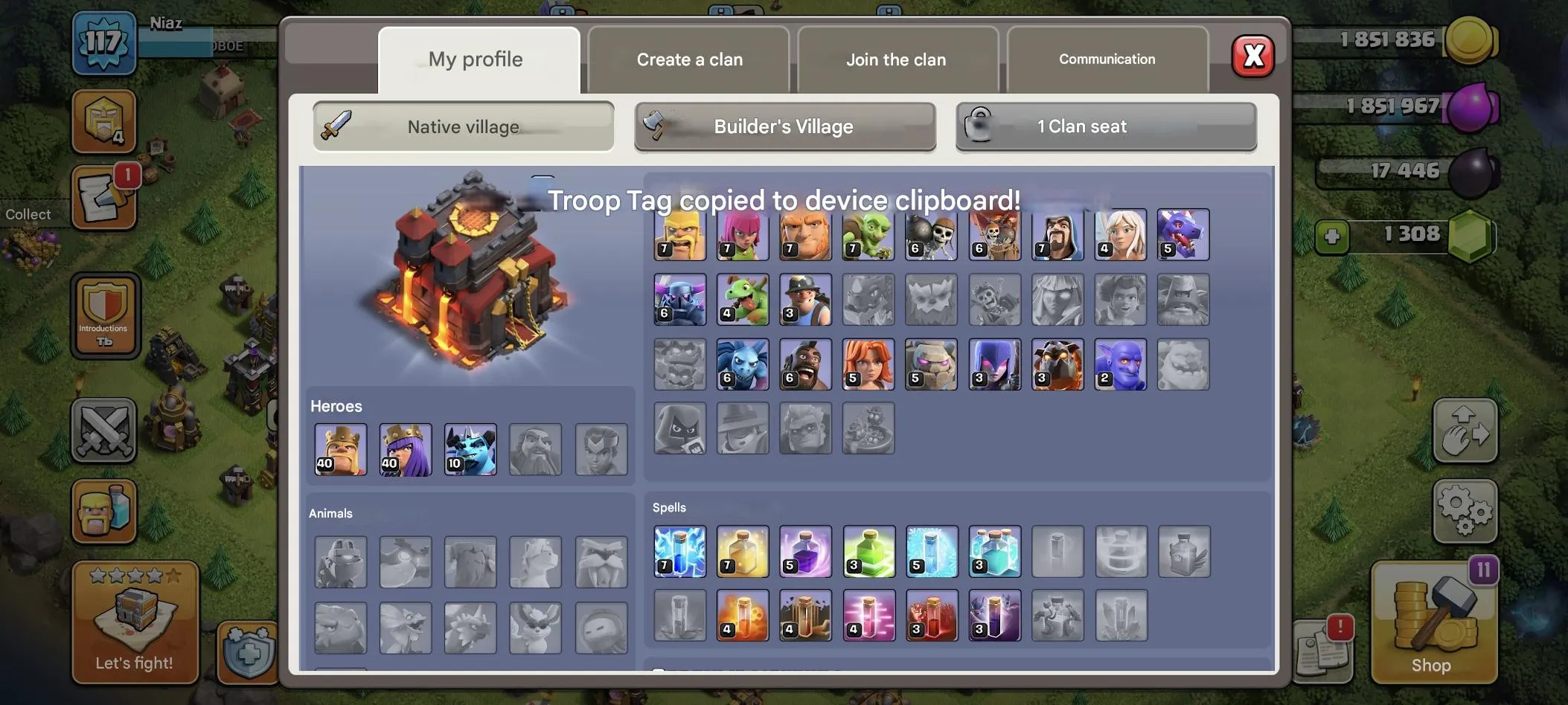Viewport: 1568px width, 705px height.
Task: Open the level 7 Lightning Spell icon
Action: 679,550
